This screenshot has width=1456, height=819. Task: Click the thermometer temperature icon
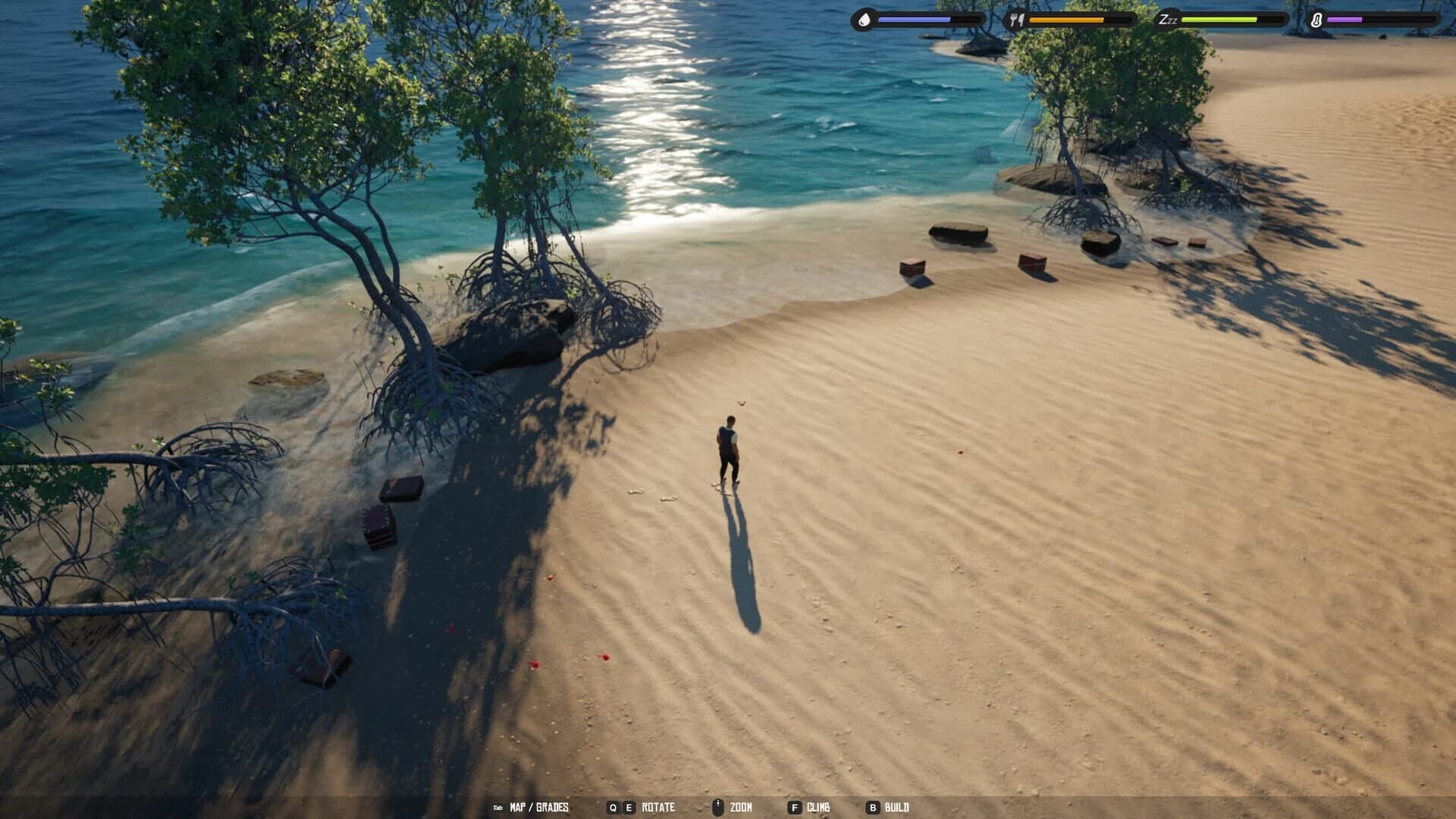click(1316, 20)
